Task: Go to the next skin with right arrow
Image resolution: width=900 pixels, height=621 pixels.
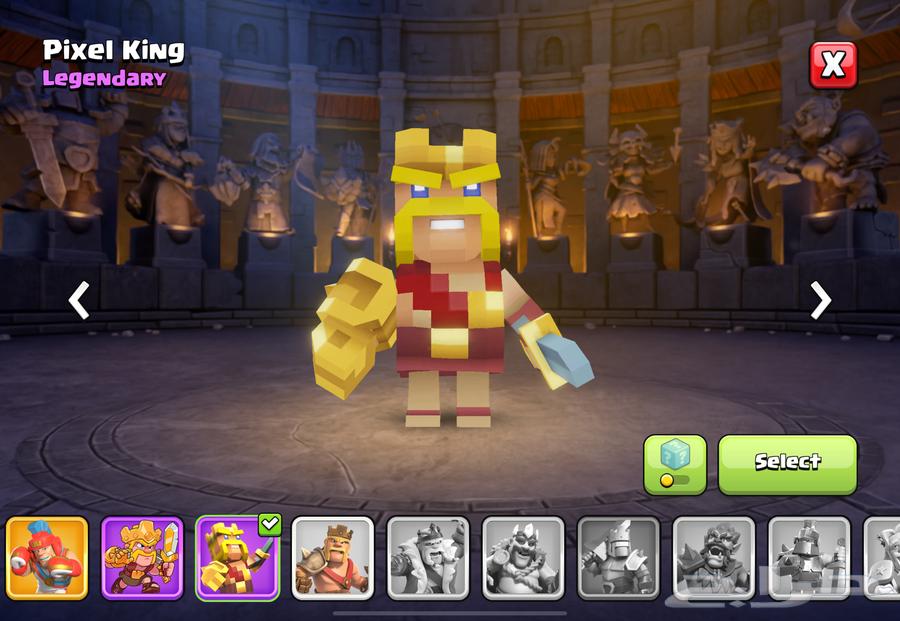Action: click(820, 299)
